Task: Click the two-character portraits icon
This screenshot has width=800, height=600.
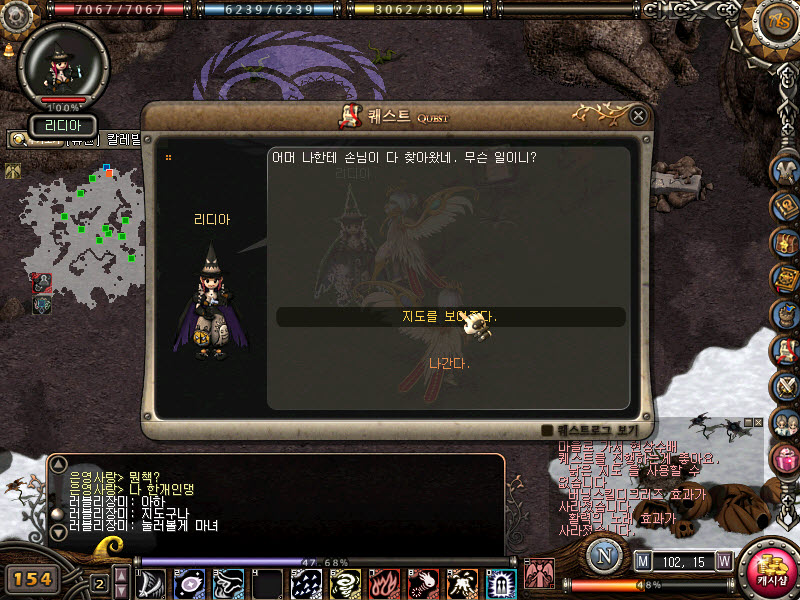Action: point(785,422)
